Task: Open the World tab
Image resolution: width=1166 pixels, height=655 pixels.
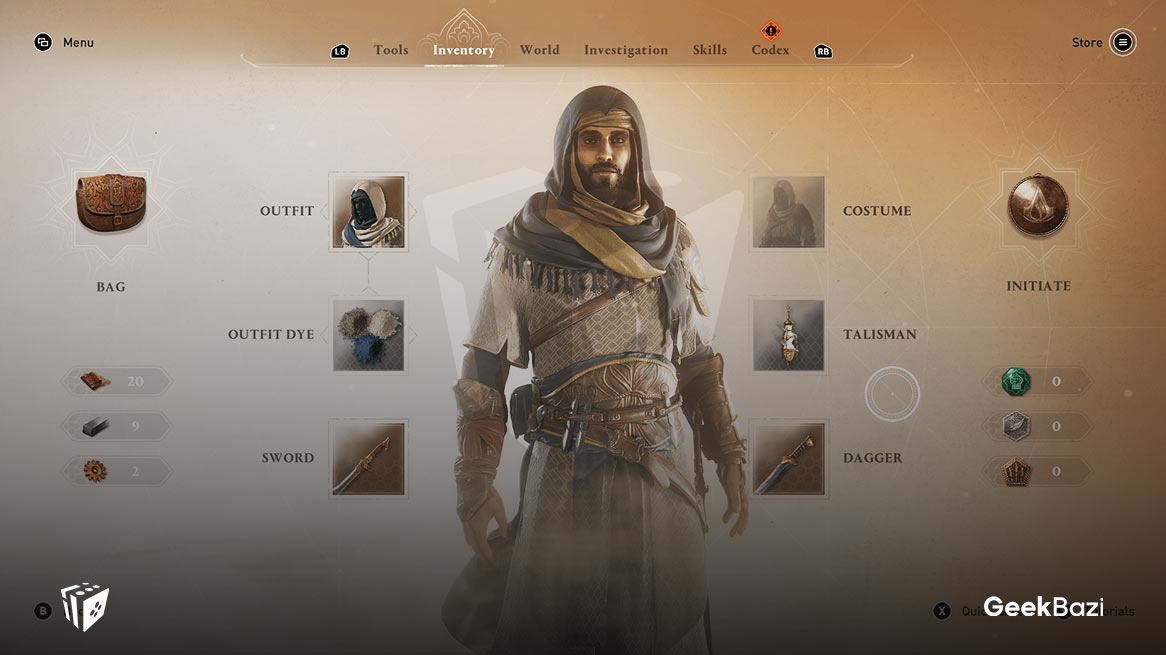Action: click(x=539, y=50)
